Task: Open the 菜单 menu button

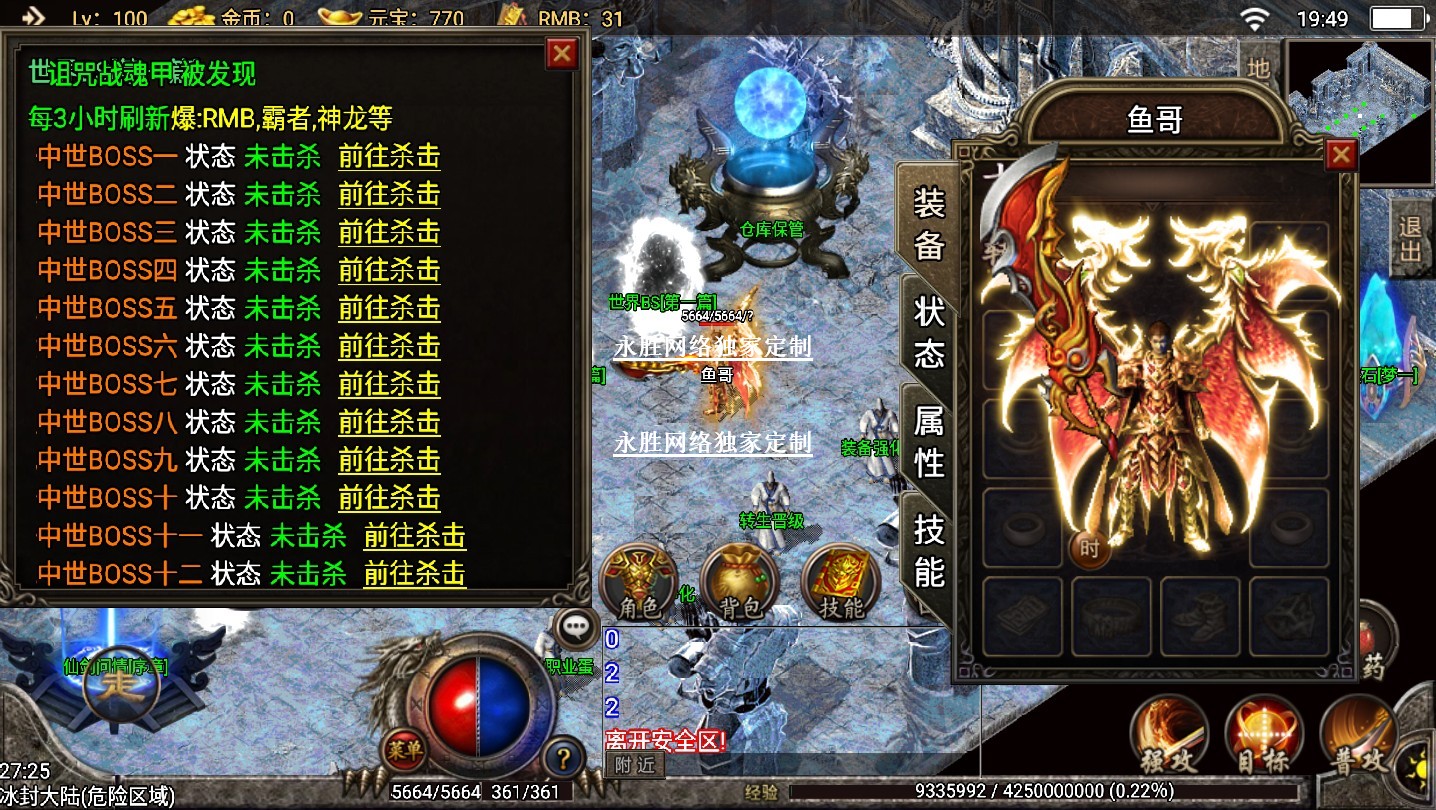Action: (x=405, y=750)
